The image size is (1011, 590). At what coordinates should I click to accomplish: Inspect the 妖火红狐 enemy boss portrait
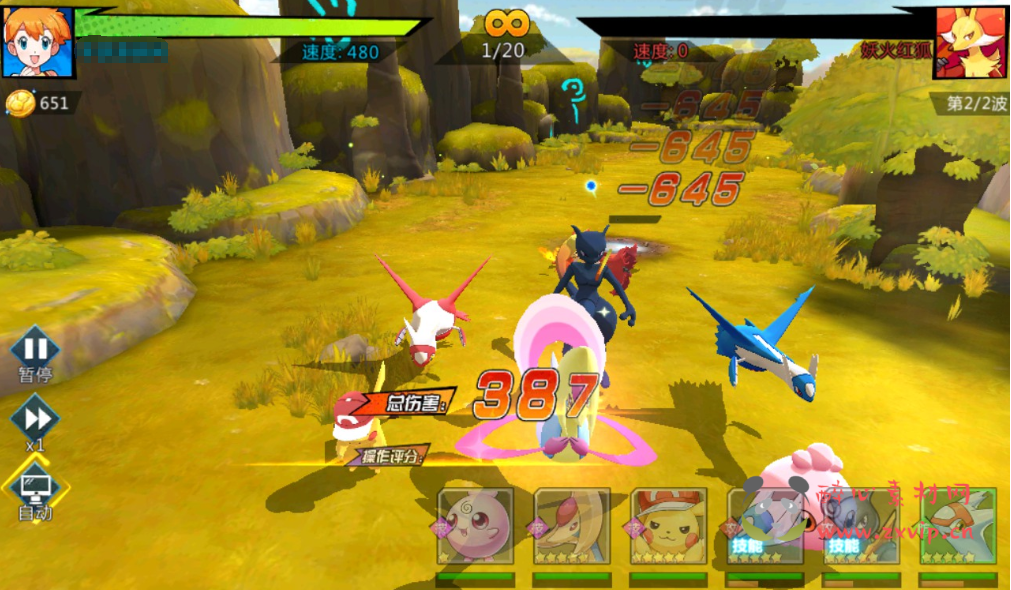969,42
